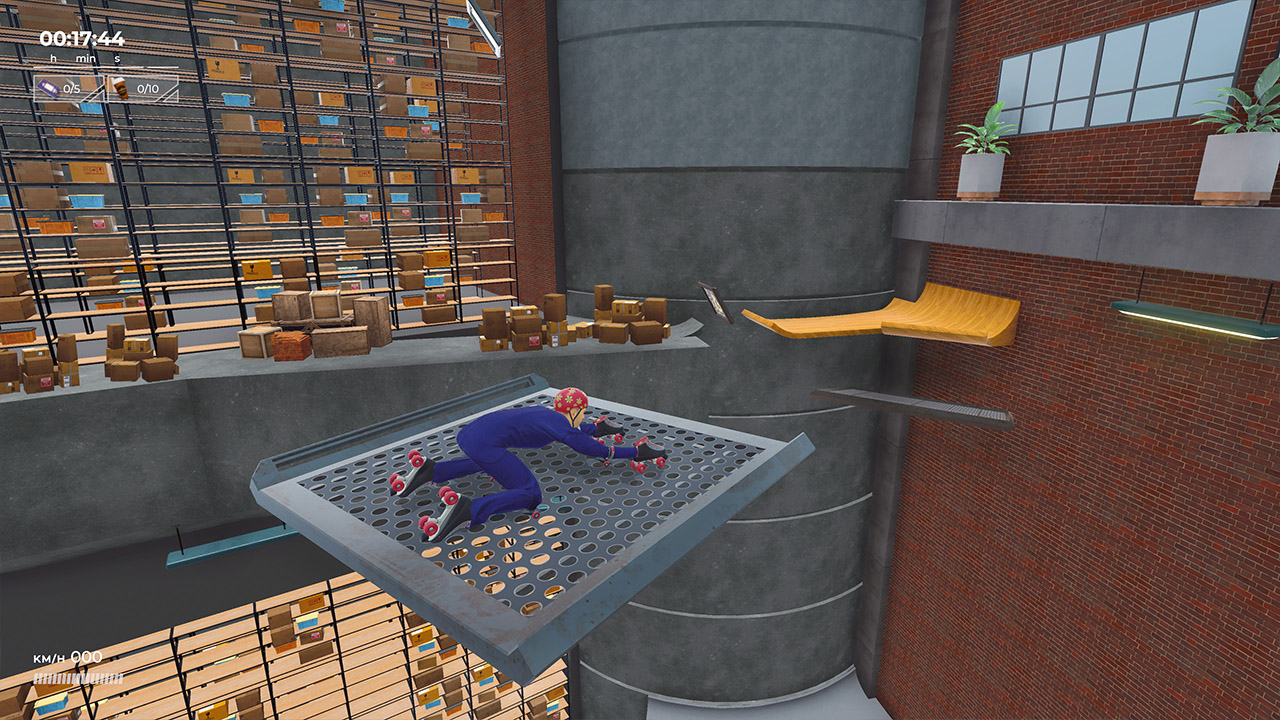Expand the minutes field of the timer

click(x=85, y=57)
